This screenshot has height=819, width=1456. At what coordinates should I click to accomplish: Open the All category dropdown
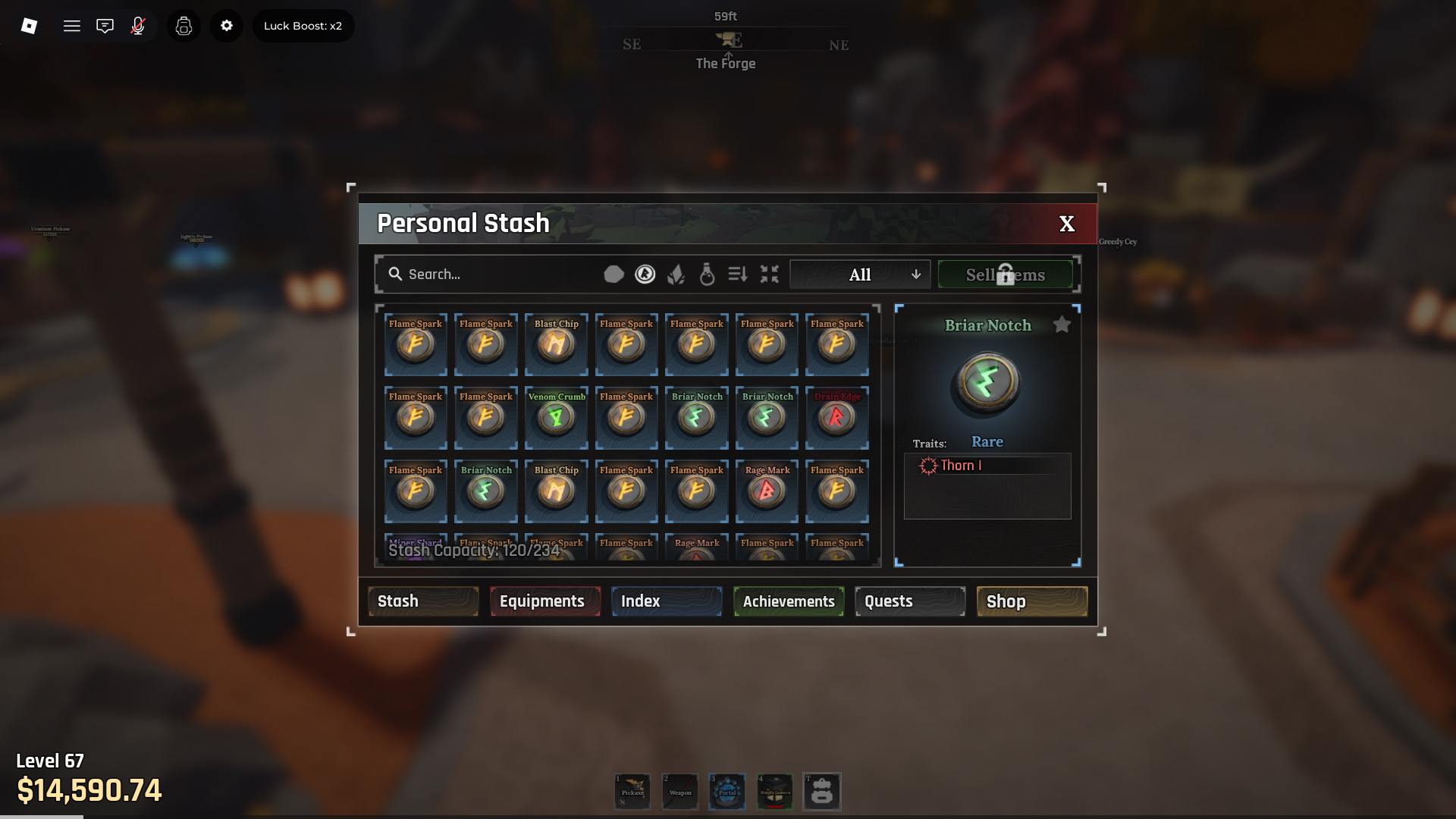pyautogui.click(x=859, y=274)
